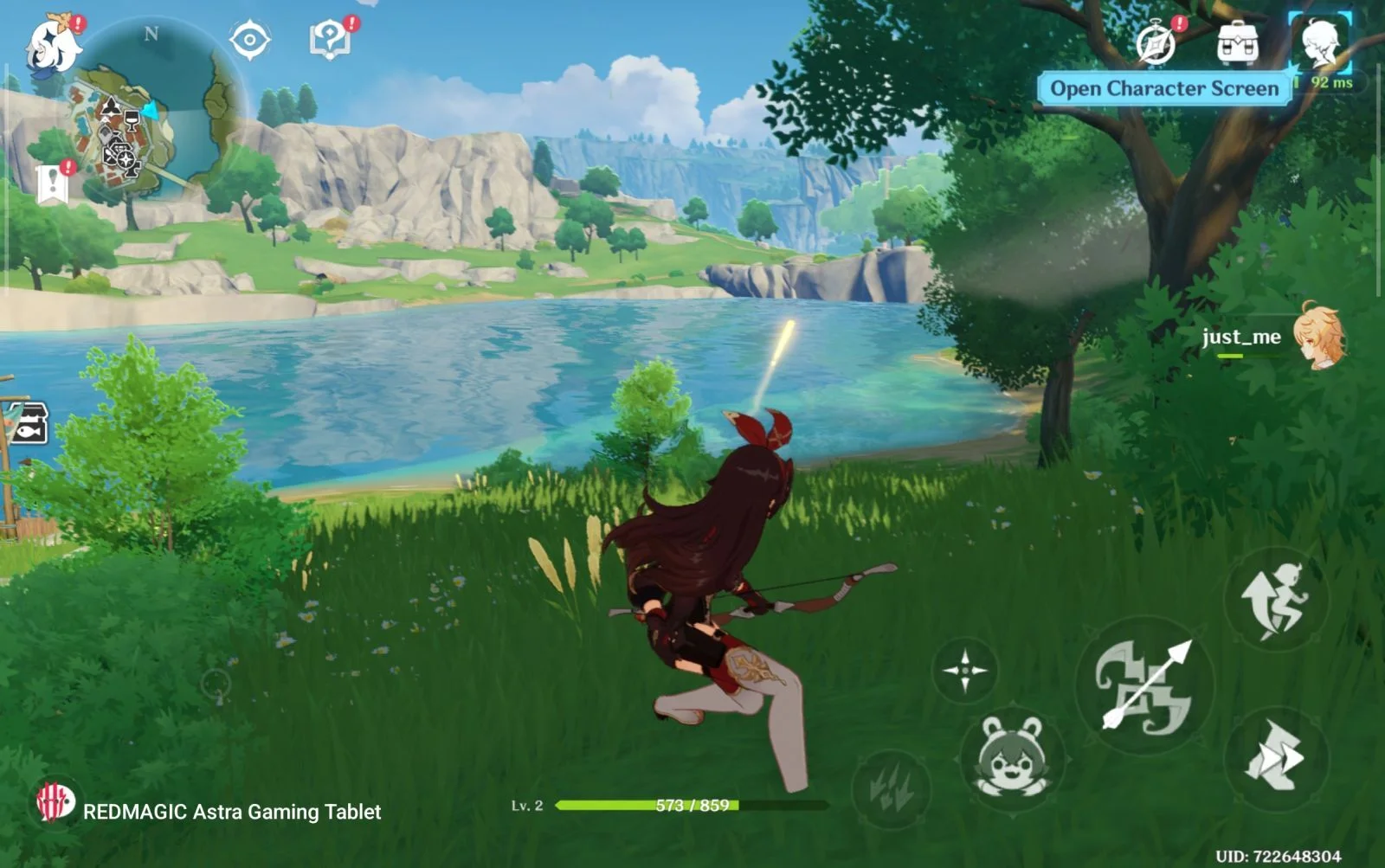
Task: Tap the jump button
Action: coord(1275,600)
